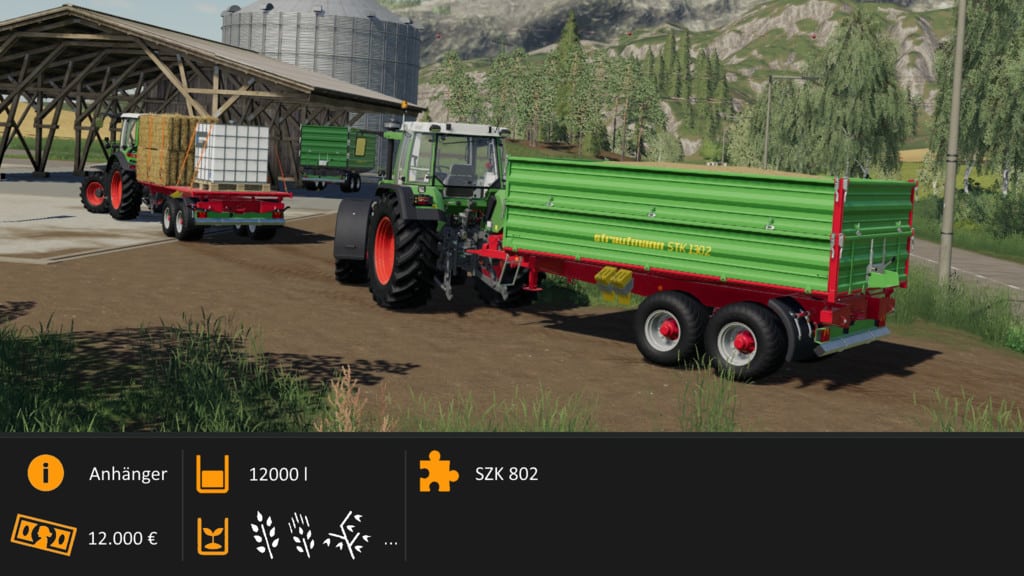Select the banknote price icon
Image resolution: width=1024 pixels, height=576 pixels.
tap(44, 535)
